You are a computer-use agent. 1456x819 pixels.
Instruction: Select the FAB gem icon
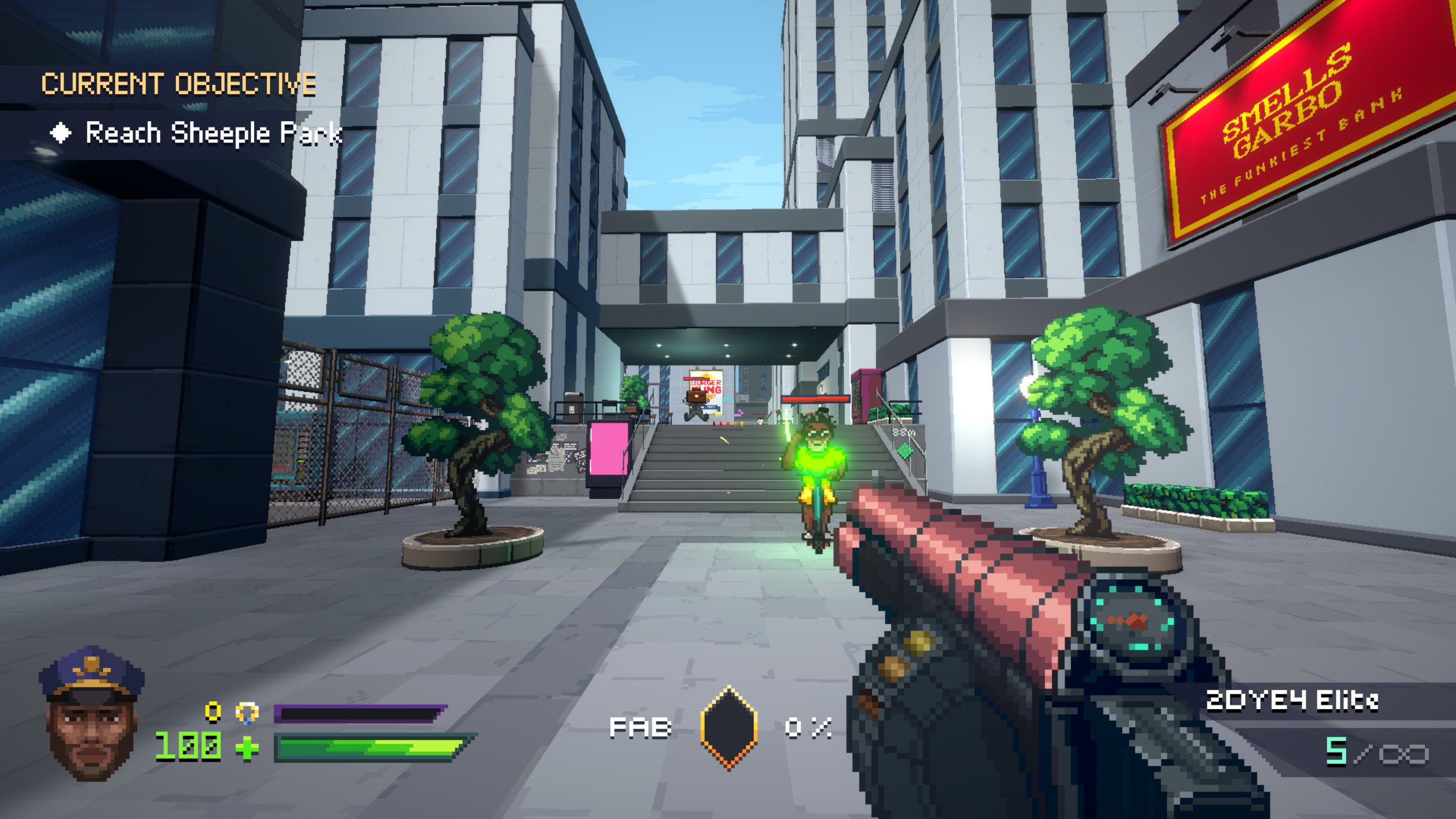[729, 727]
